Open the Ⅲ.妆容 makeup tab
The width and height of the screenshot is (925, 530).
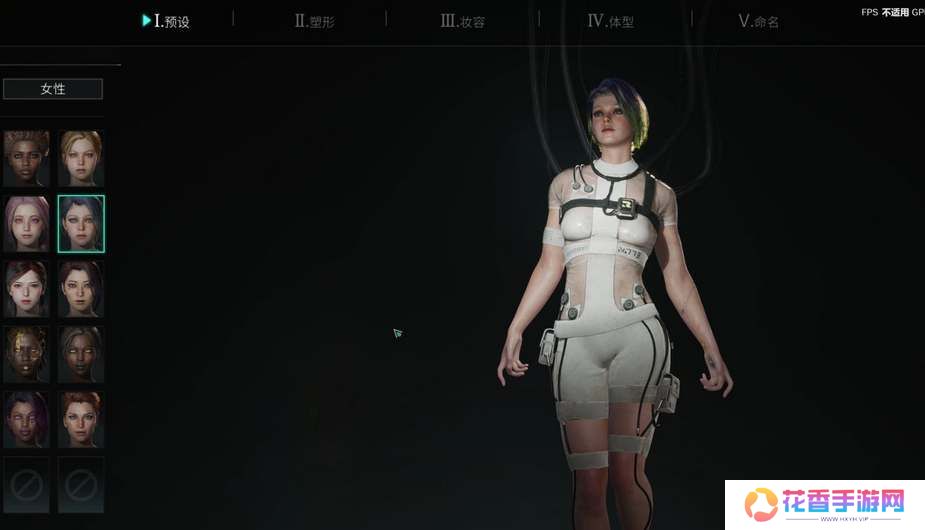(463, 21)
